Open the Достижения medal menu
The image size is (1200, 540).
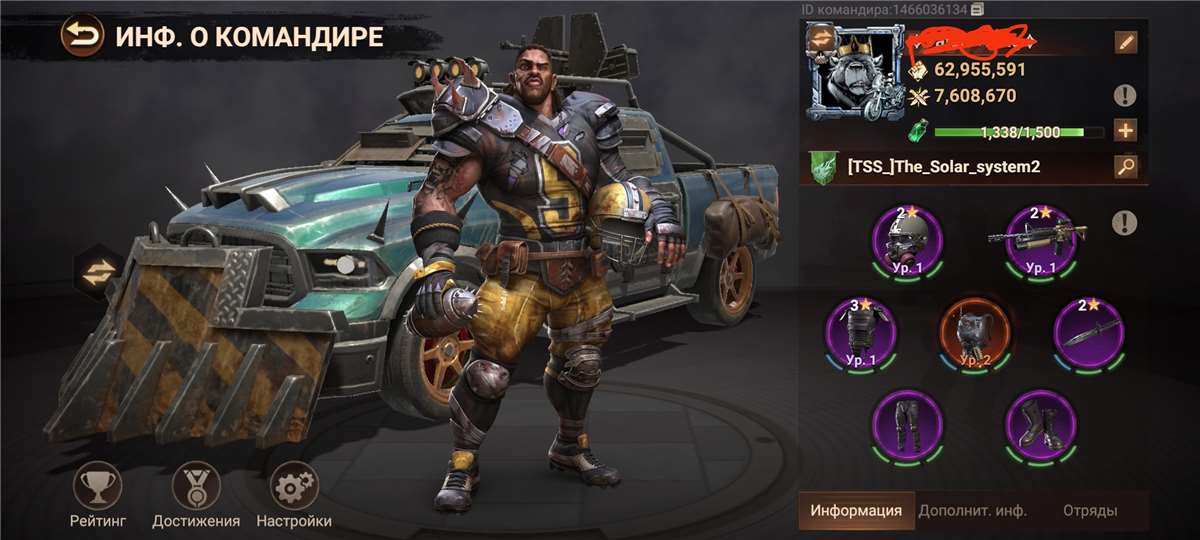(195, 487)
